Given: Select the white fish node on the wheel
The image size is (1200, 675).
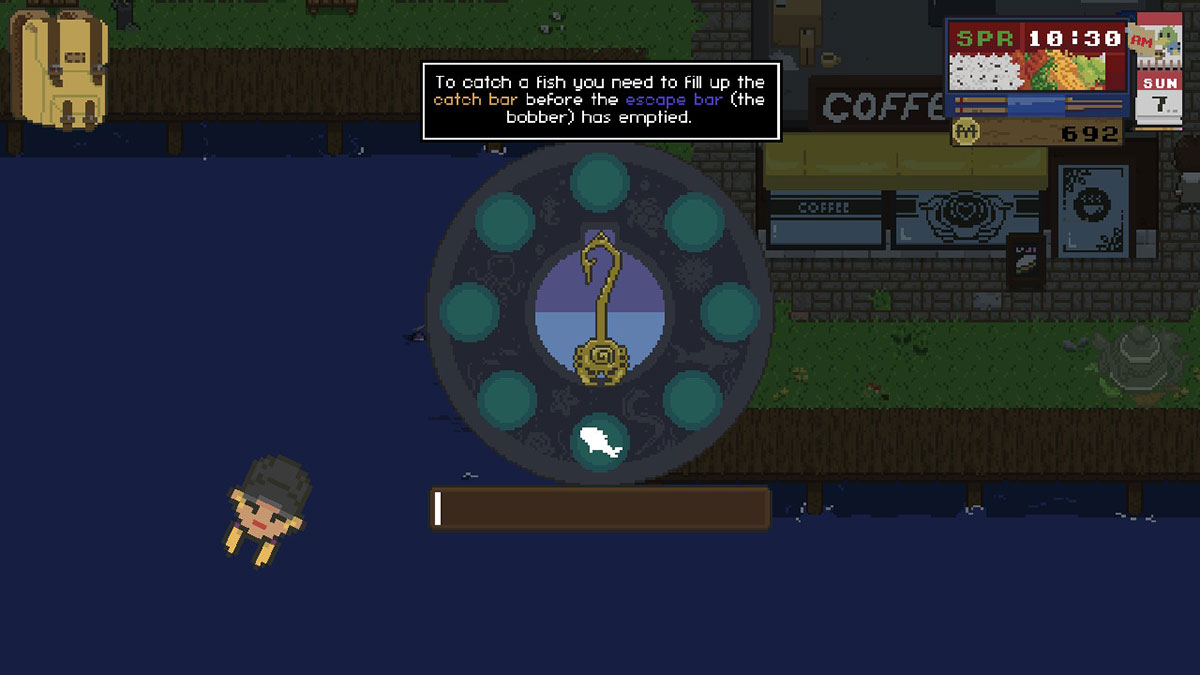Looking at the screenshot, I should (600, 440).
